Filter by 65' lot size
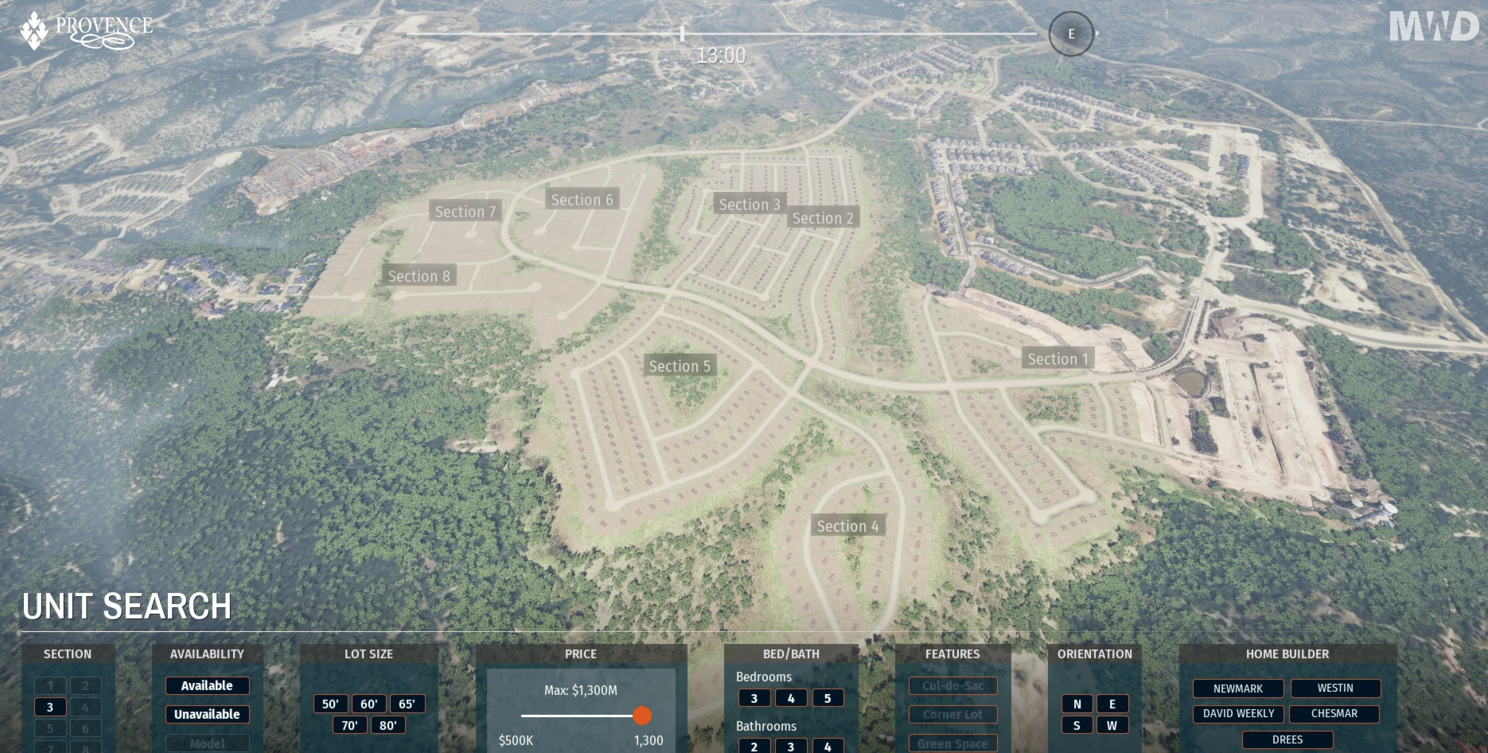The width and height of the screenshot is (1488, 753). pyautogui.click(x=407, y=704)
